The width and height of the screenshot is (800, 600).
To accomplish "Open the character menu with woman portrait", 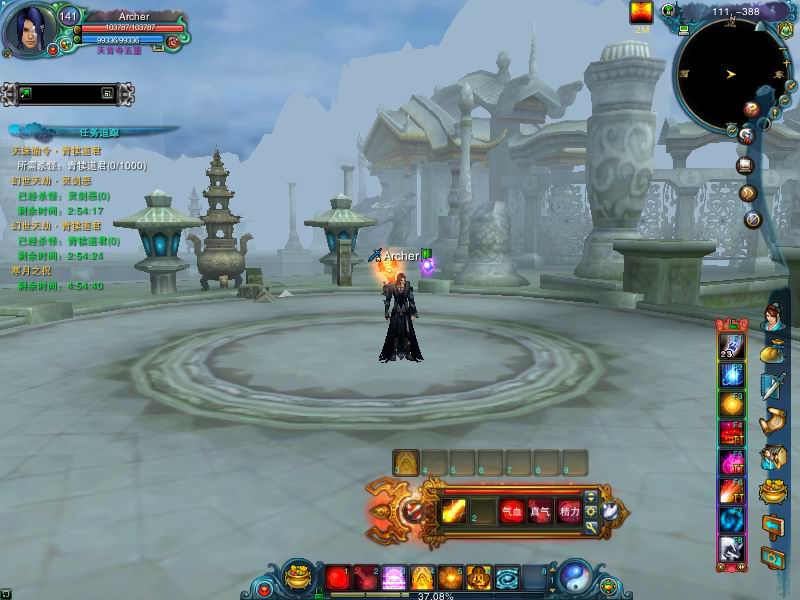I will 774,320.
